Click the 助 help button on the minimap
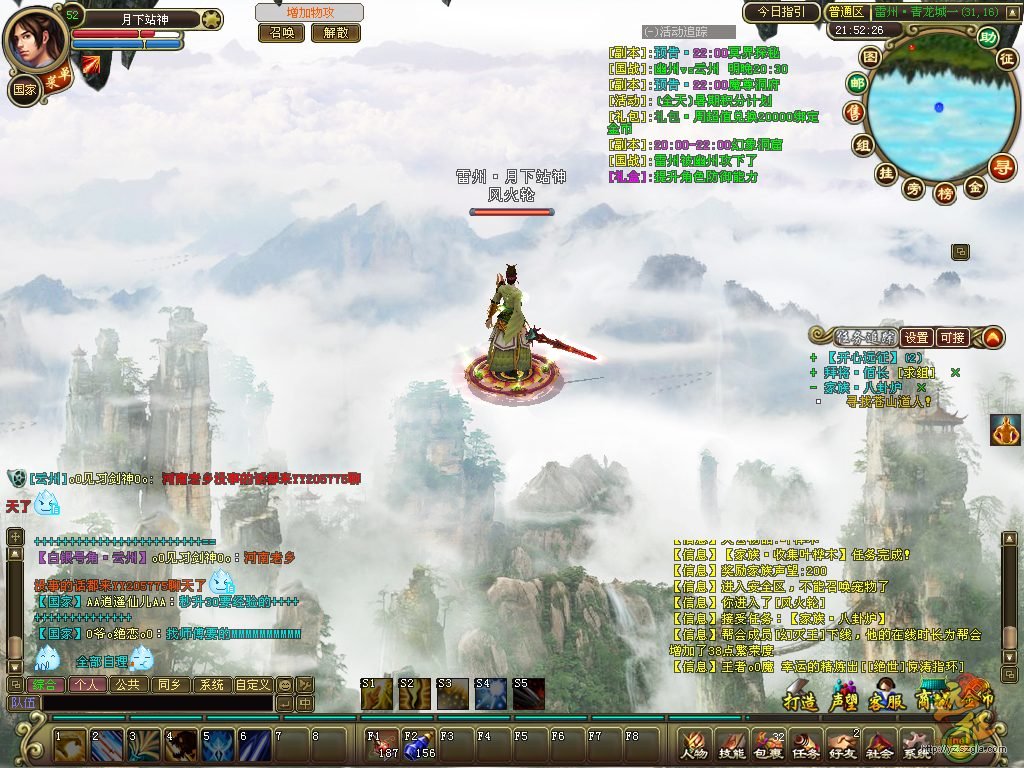Image resolution: width=1024 pixels, height=768 pixels. coord(988,38)
